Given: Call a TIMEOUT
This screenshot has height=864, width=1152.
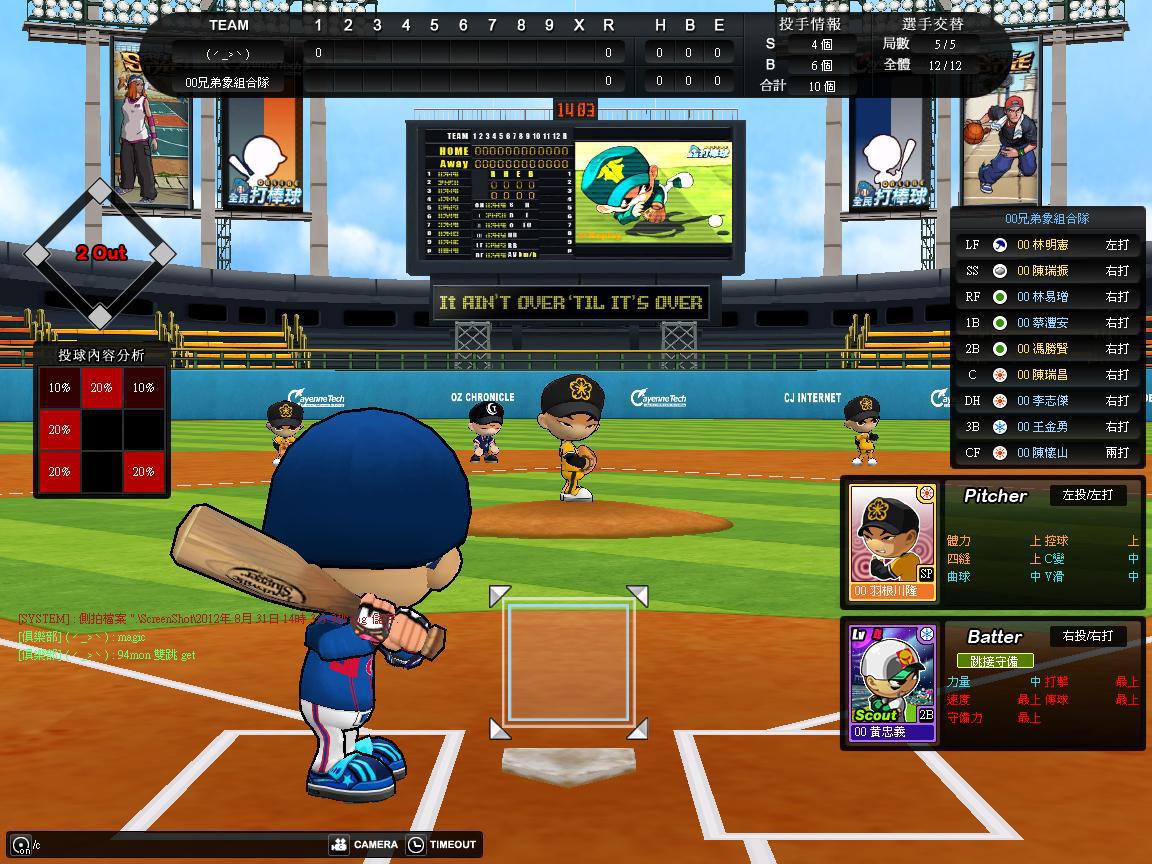Looking at the screenshot, I should point(441,845).
